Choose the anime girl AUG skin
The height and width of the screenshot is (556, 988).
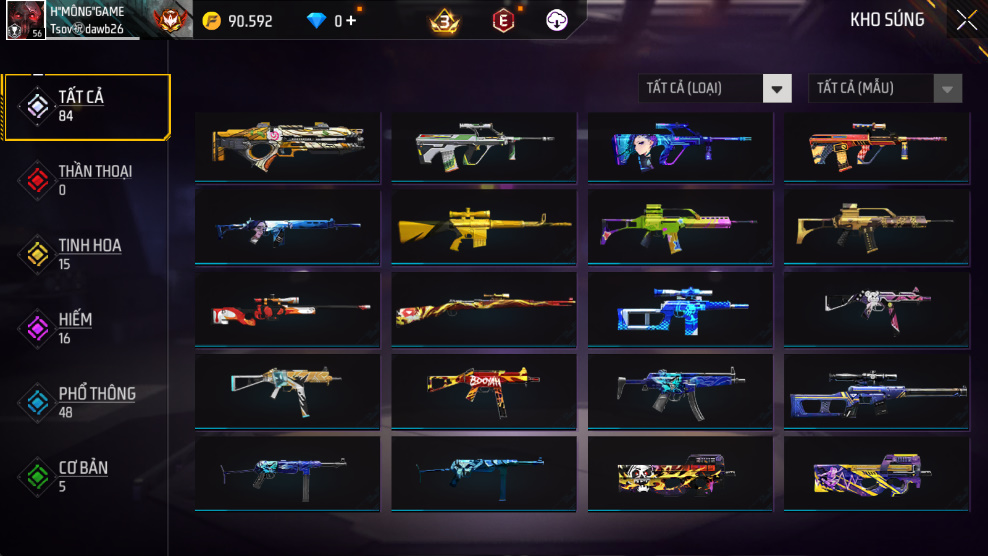pos(679,147)
